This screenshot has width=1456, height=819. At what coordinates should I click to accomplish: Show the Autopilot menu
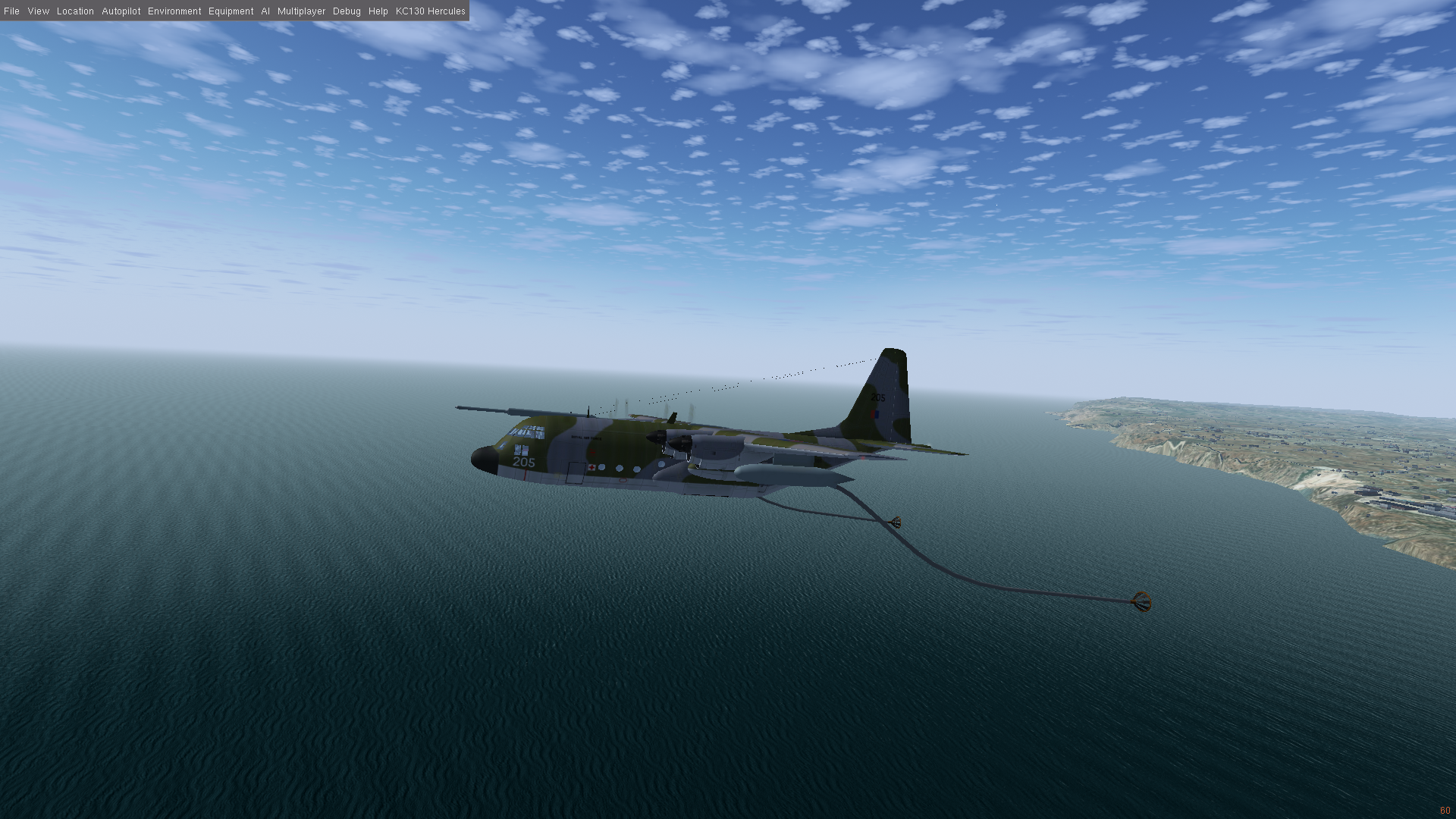[x=121, y=11]
